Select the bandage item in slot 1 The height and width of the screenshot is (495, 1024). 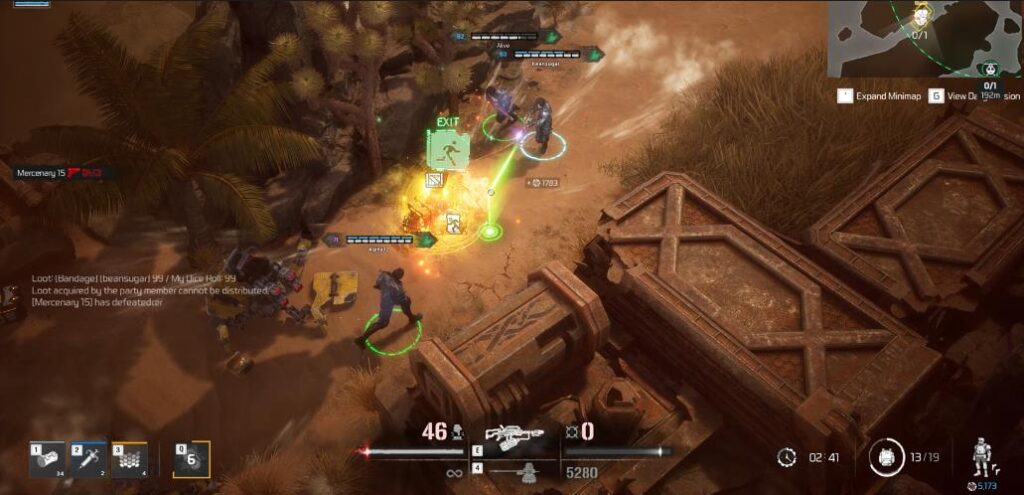(47, 459)
